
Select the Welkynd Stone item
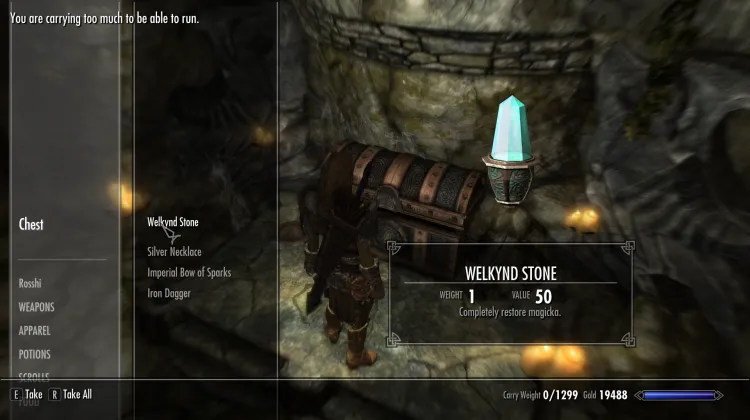(175, 221)
